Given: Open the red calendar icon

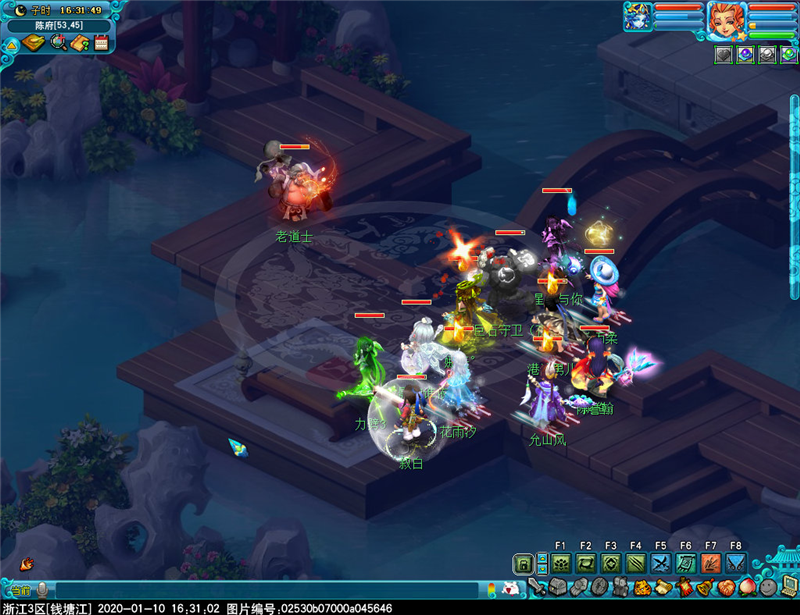Looking at the screenshot, I should [x=101, y=43].
